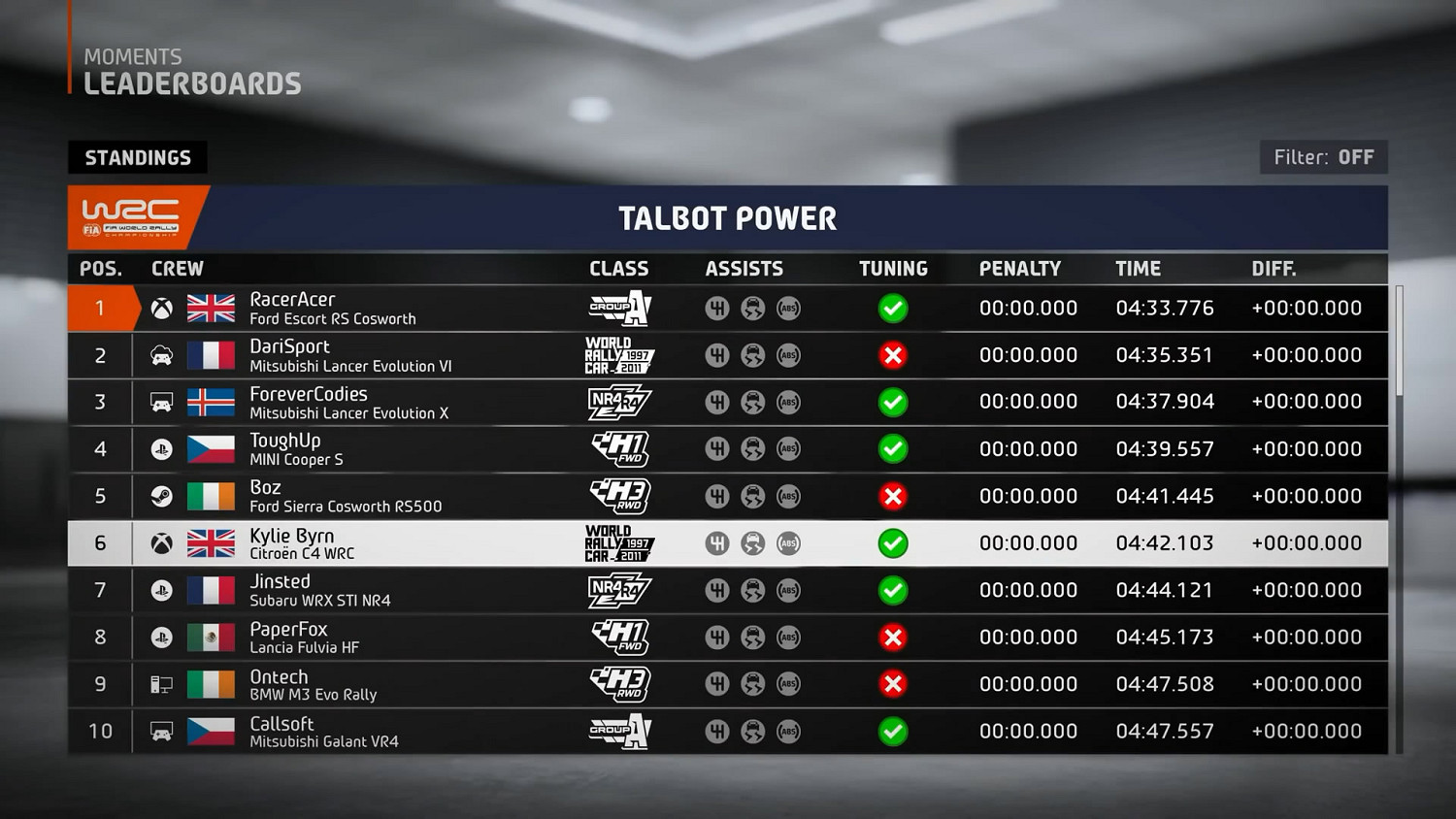Select the Xbox platform icon on RacerAcer's row

(x=160, y=309)
